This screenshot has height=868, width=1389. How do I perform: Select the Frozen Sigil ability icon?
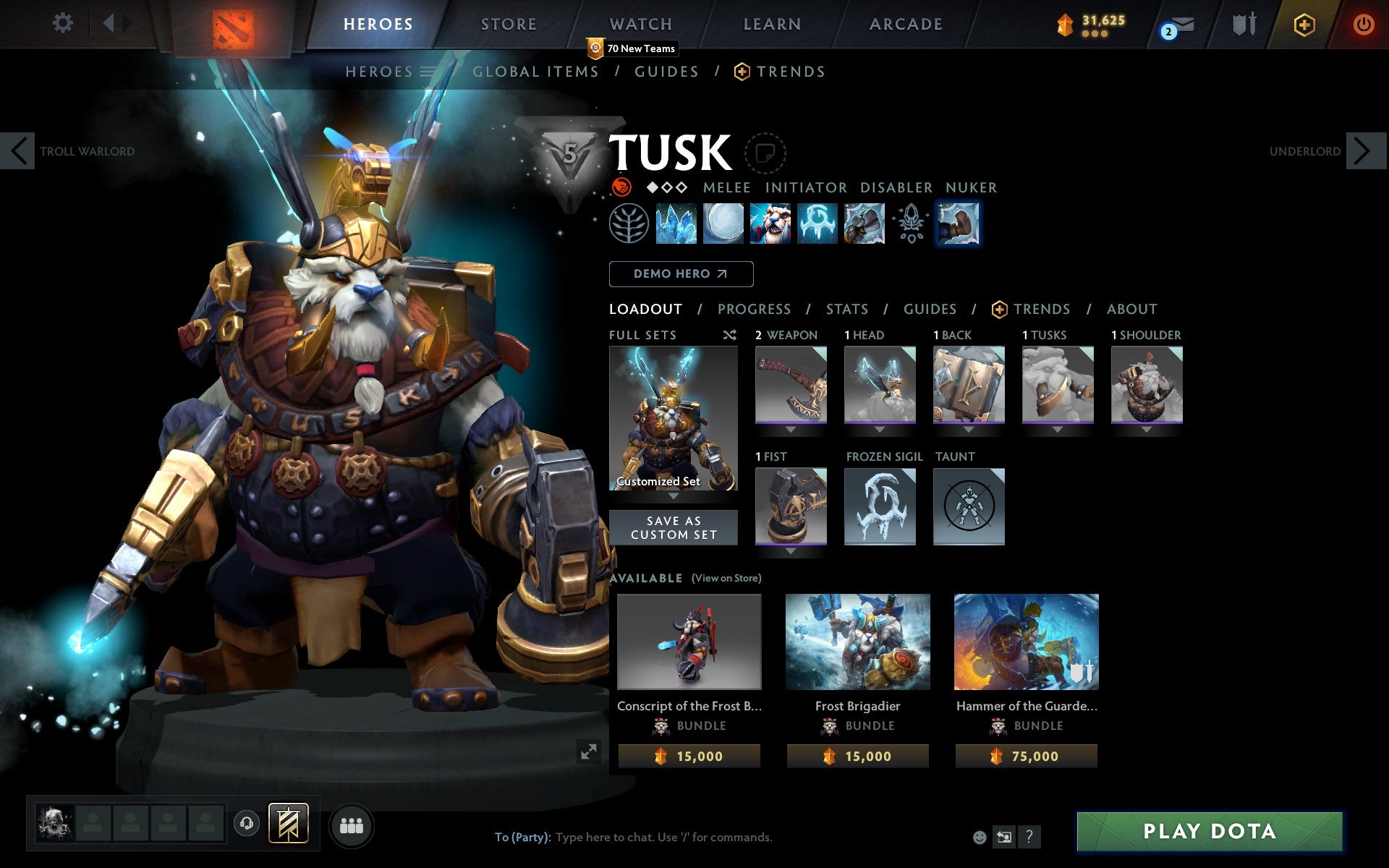[816, 224]
